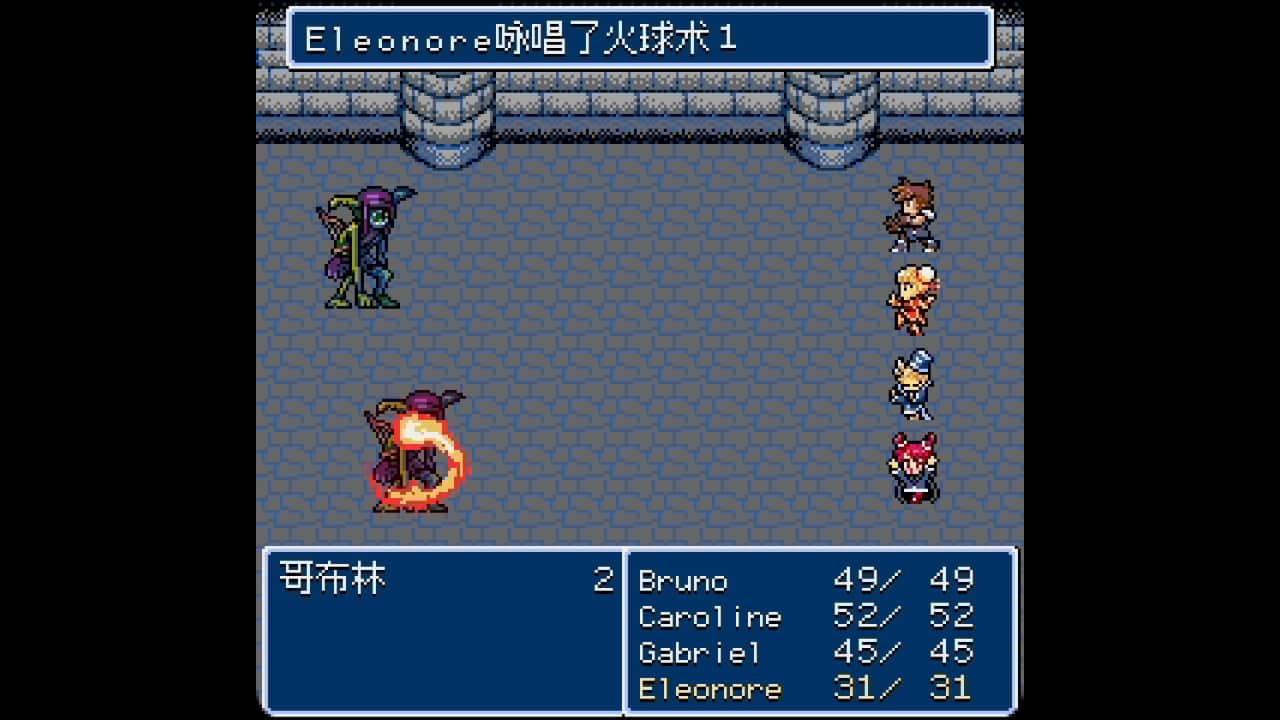
Task: Select Bruno in the status list
Action: [x=685, y=582]
